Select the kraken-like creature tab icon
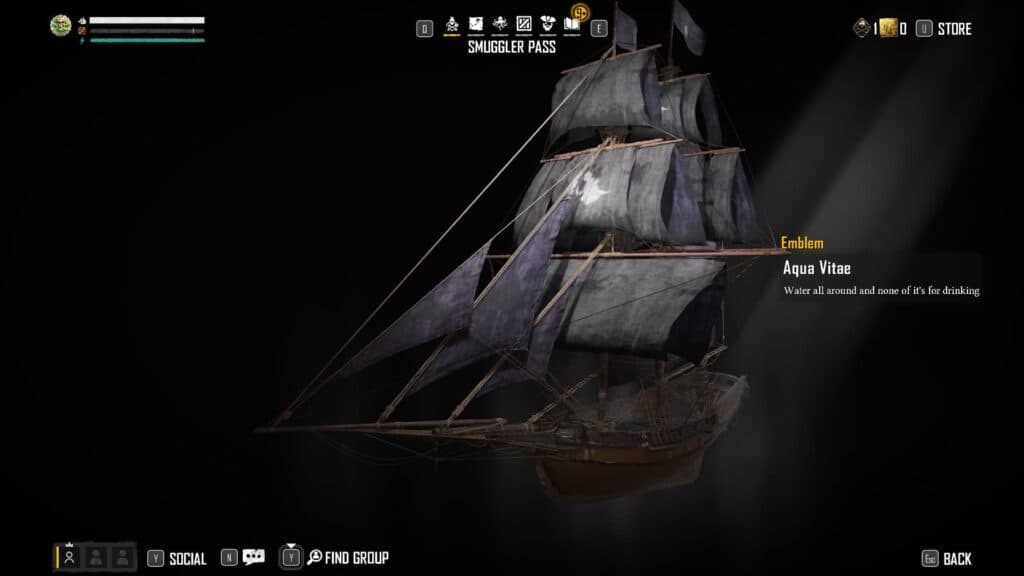This screenshot has width=1024, height=576. [x=500, y=24]
